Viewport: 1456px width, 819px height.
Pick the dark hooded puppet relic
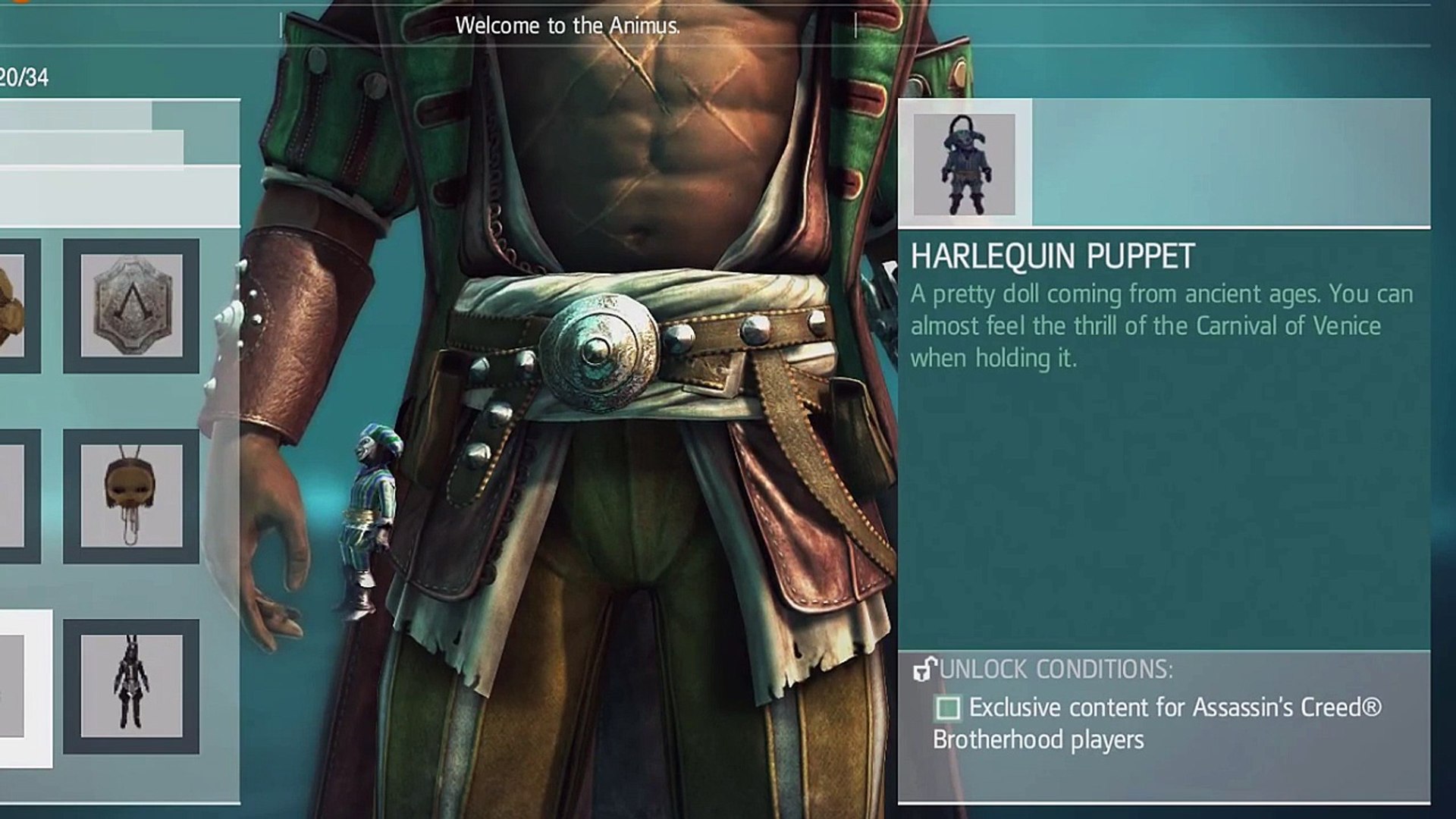click(131, 686)
